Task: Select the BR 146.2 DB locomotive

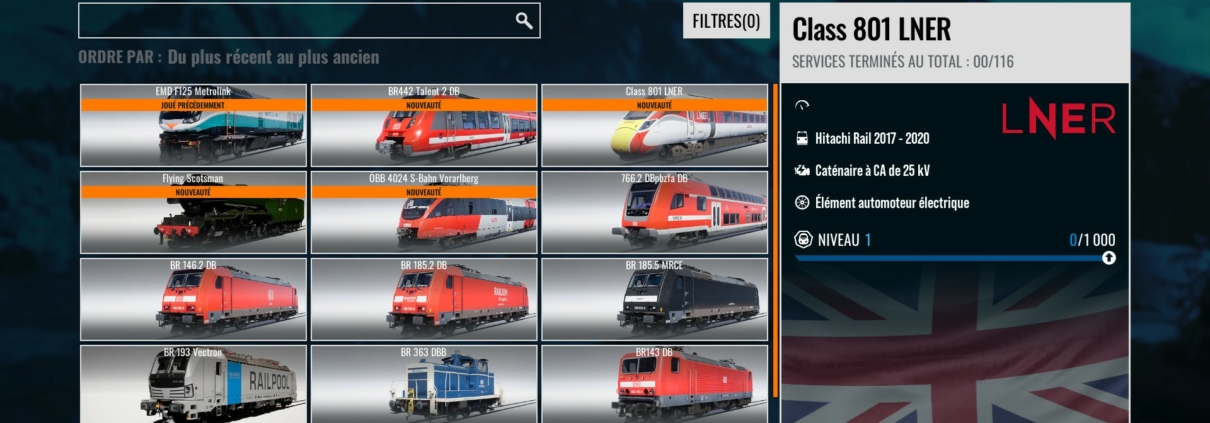Action: pos(193,298)
